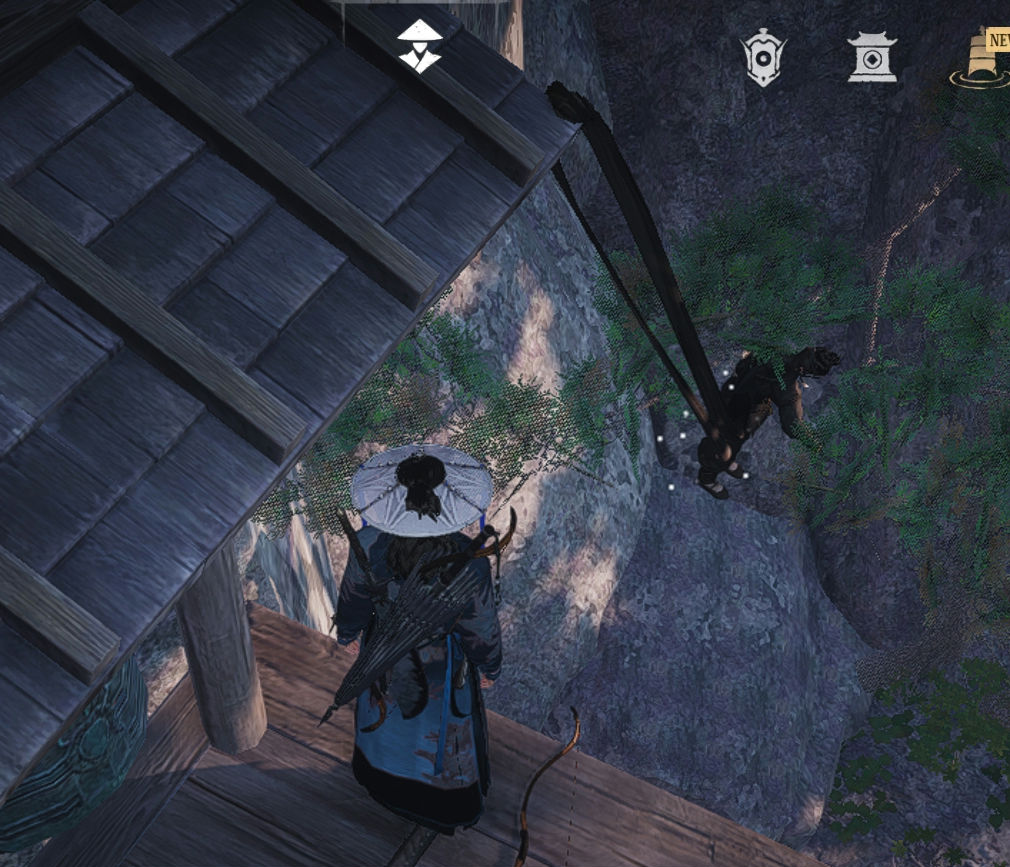Viewport: 1010px width, 867px height.
Task: Open the shield emblem menu icon
Action: click(763, 58)
